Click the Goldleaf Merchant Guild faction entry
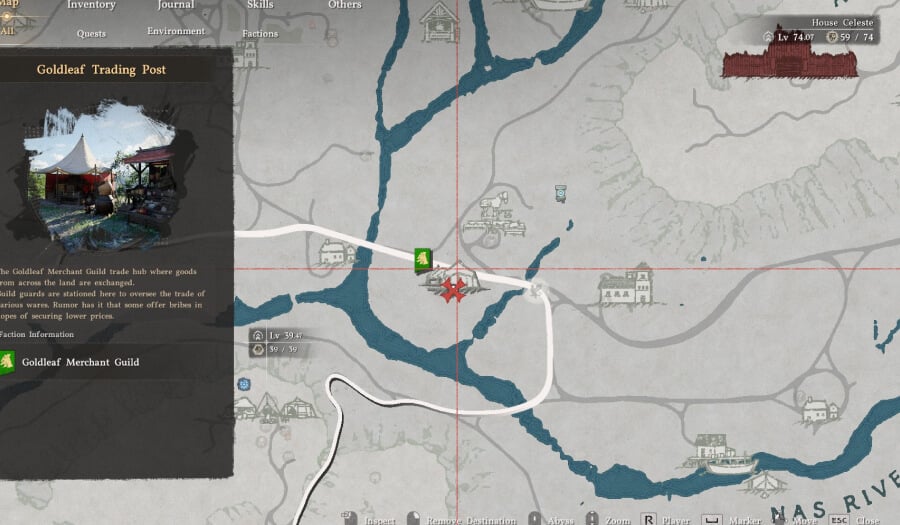This screenshot has height=525, width=900. point(80,362)
